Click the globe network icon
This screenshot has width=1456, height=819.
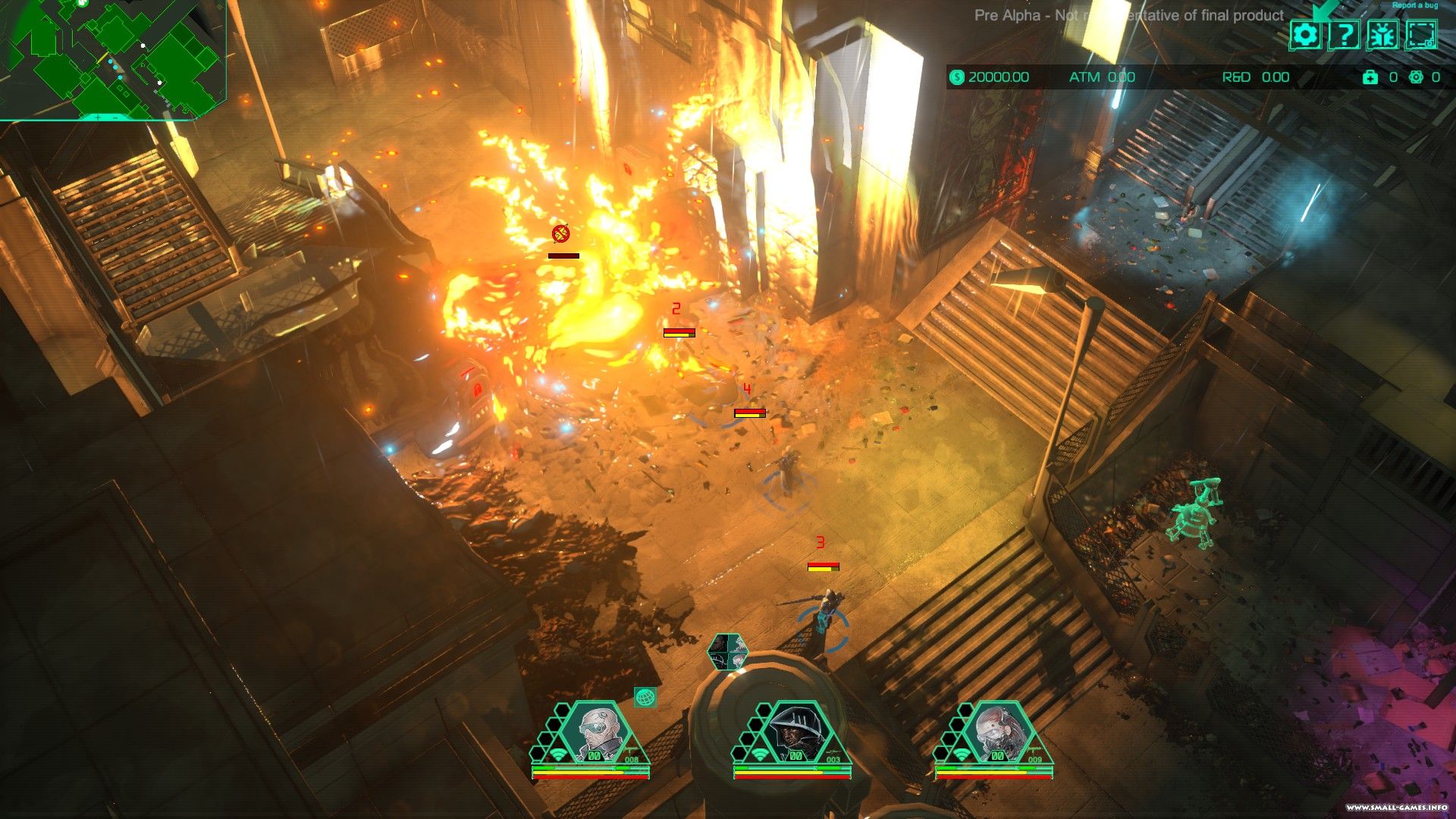pos(645,697)
